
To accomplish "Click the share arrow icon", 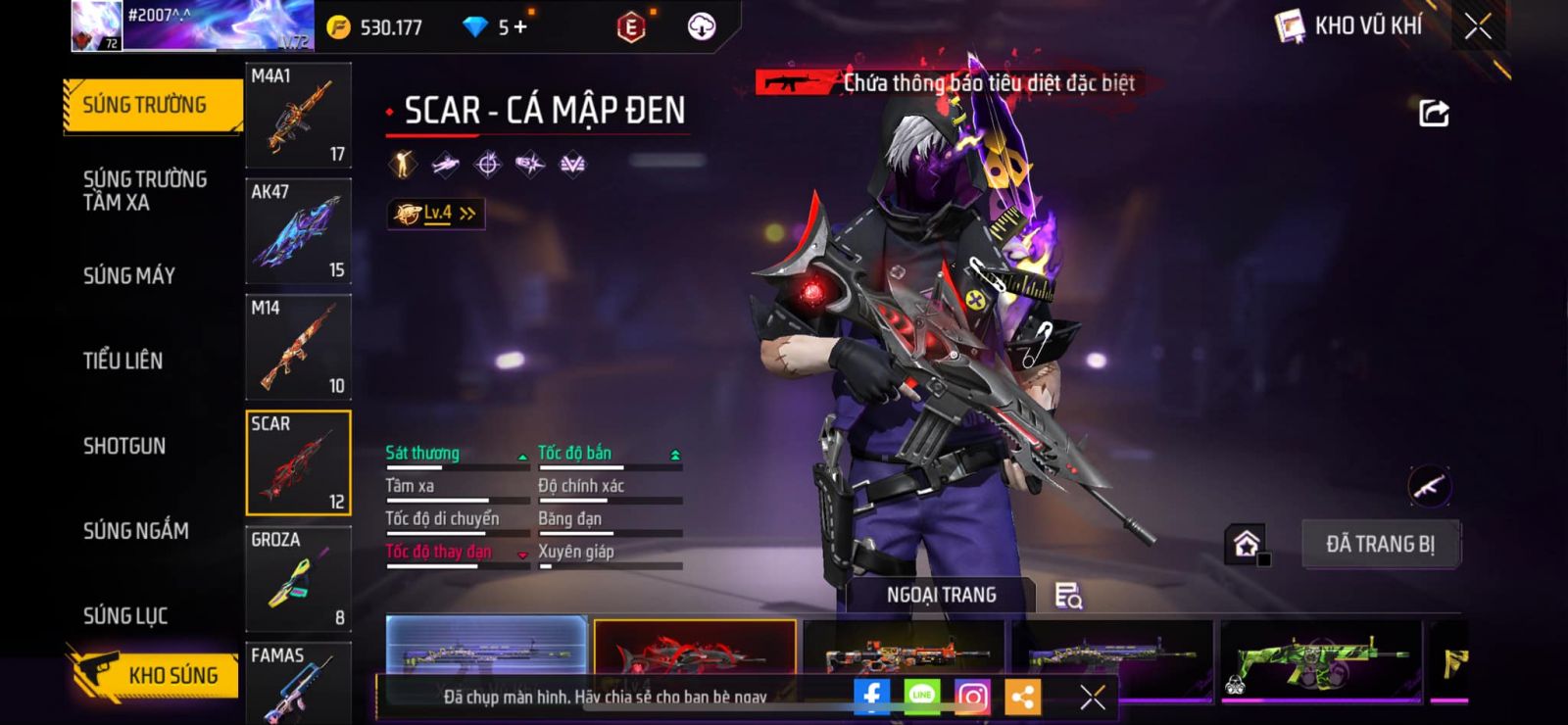I will pyautogui.click(x=1434, y=114).
